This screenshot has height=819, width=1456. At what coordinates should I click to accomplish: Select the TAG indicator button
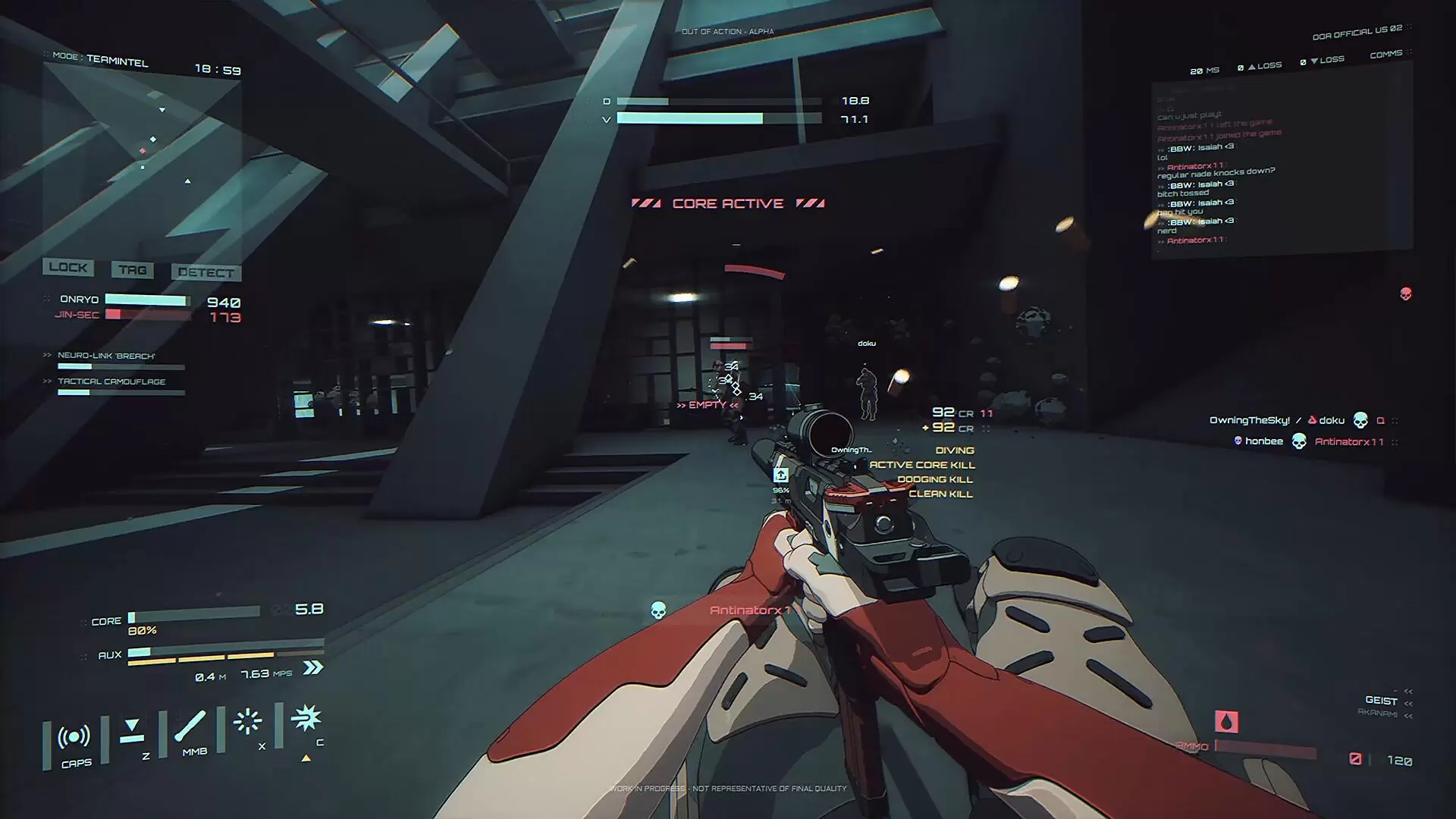tap(133, 270)
